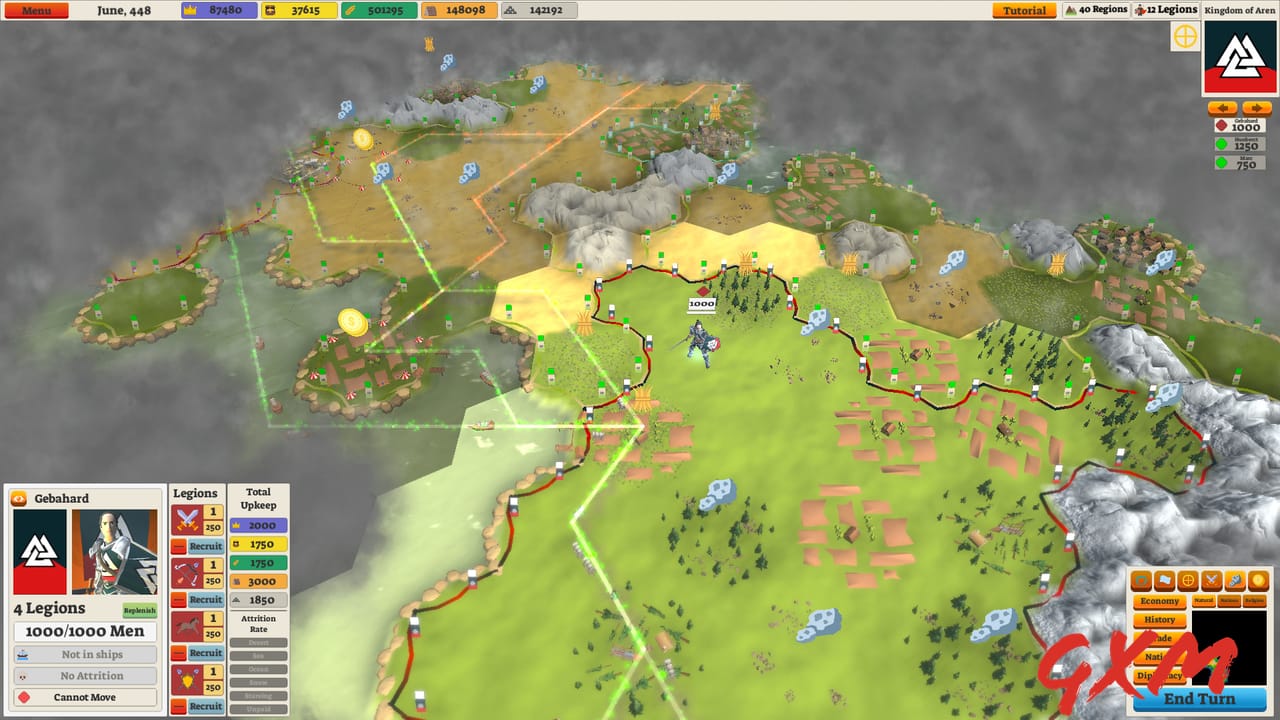Click the flag icon in the map panel

tap(1163, 579)
